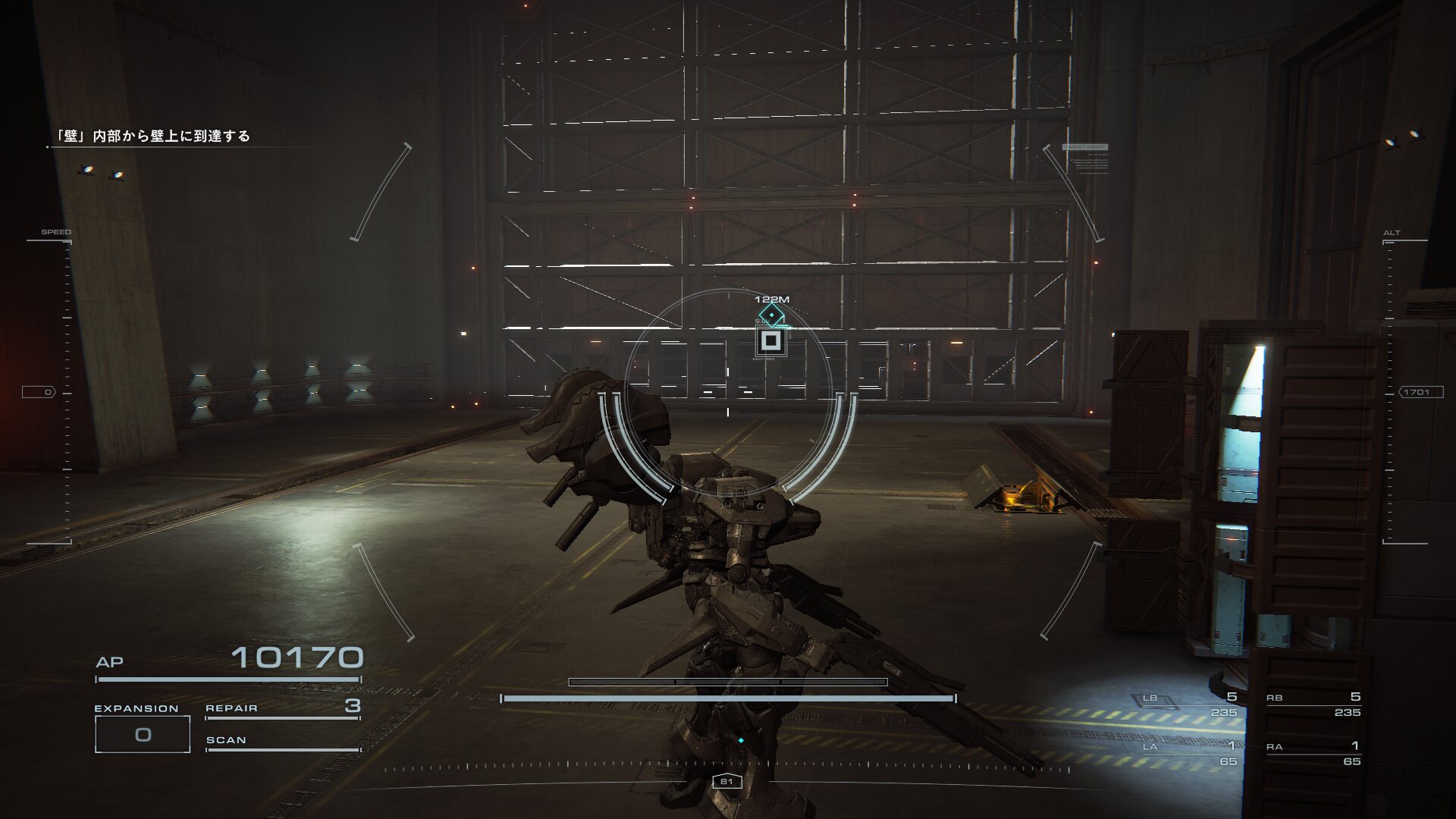Select the RB right-shoulder weapon slot
This screenshot has height=819, width=1456.
1313,704
